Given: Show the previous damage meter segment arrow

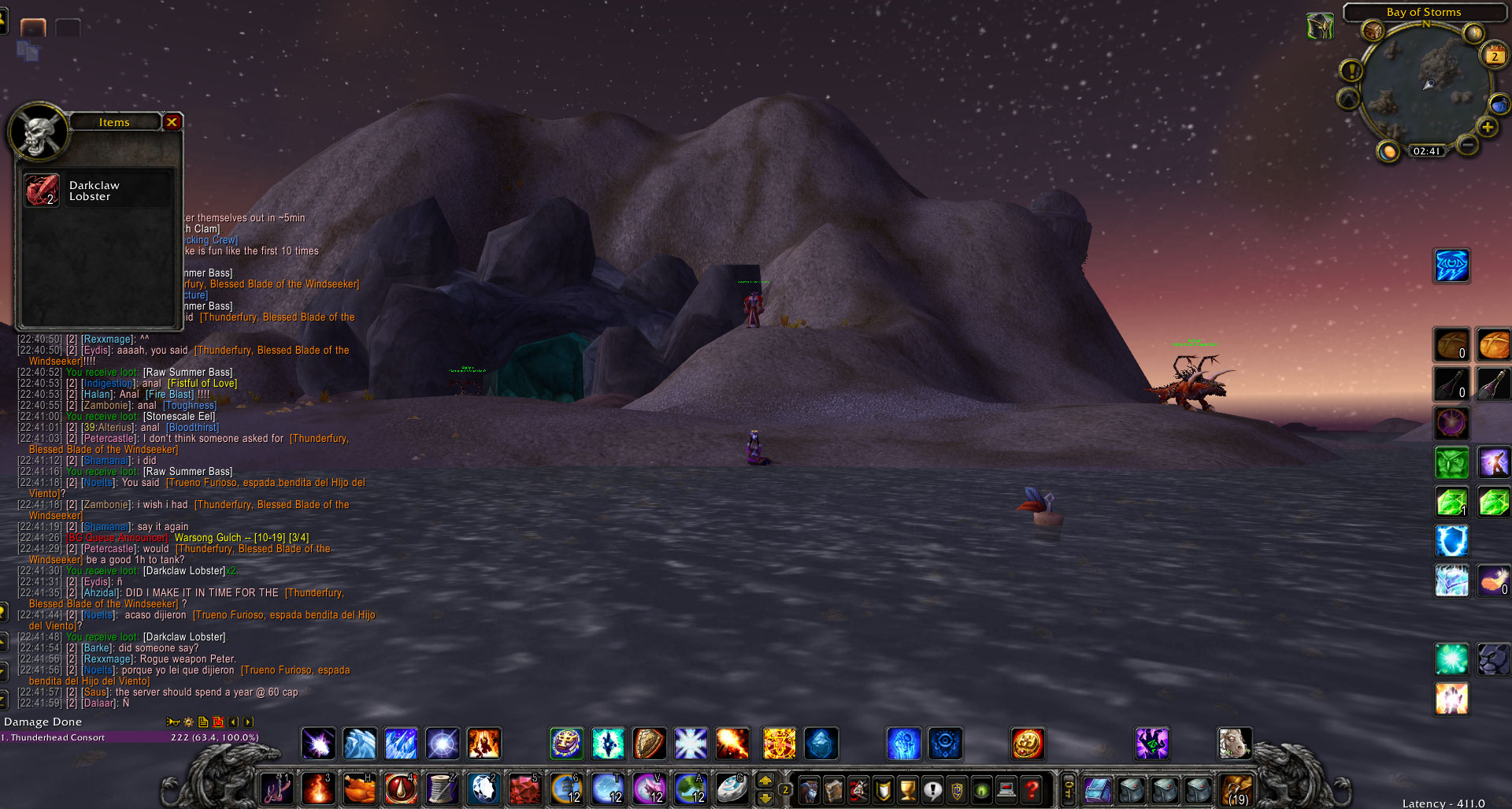Looking at the screenshot, I should [233, 722].
